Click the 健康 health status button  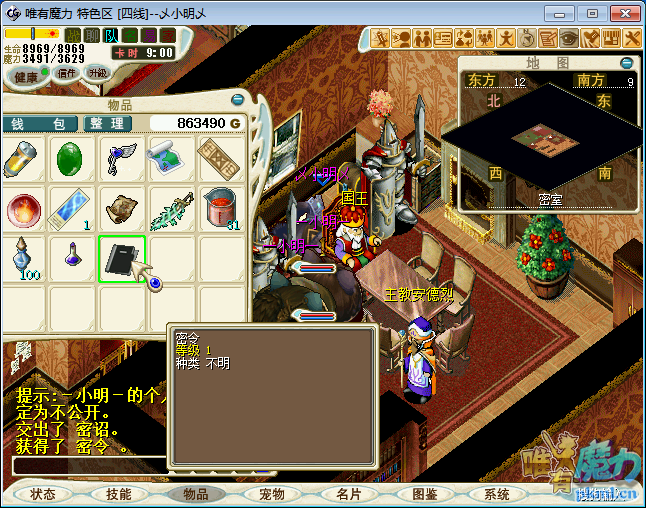[27, 77]
